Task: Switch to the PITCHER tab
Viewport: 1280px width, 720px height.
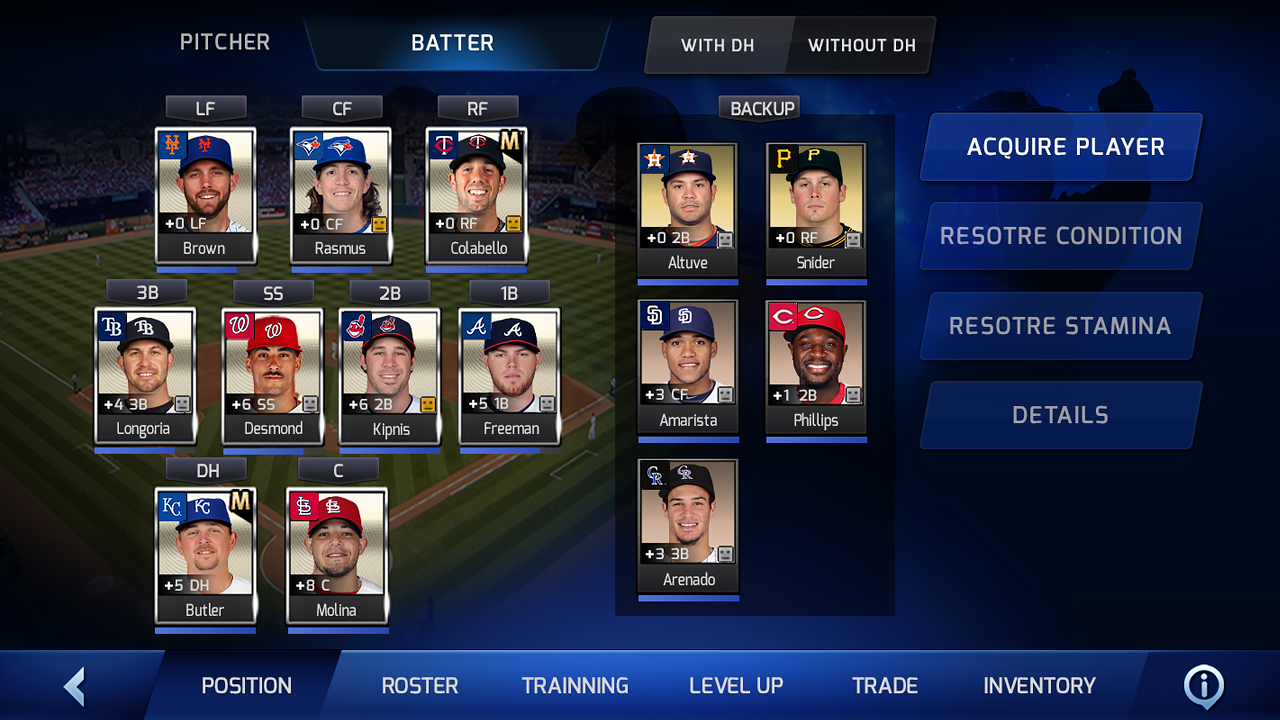Action: 224,42
